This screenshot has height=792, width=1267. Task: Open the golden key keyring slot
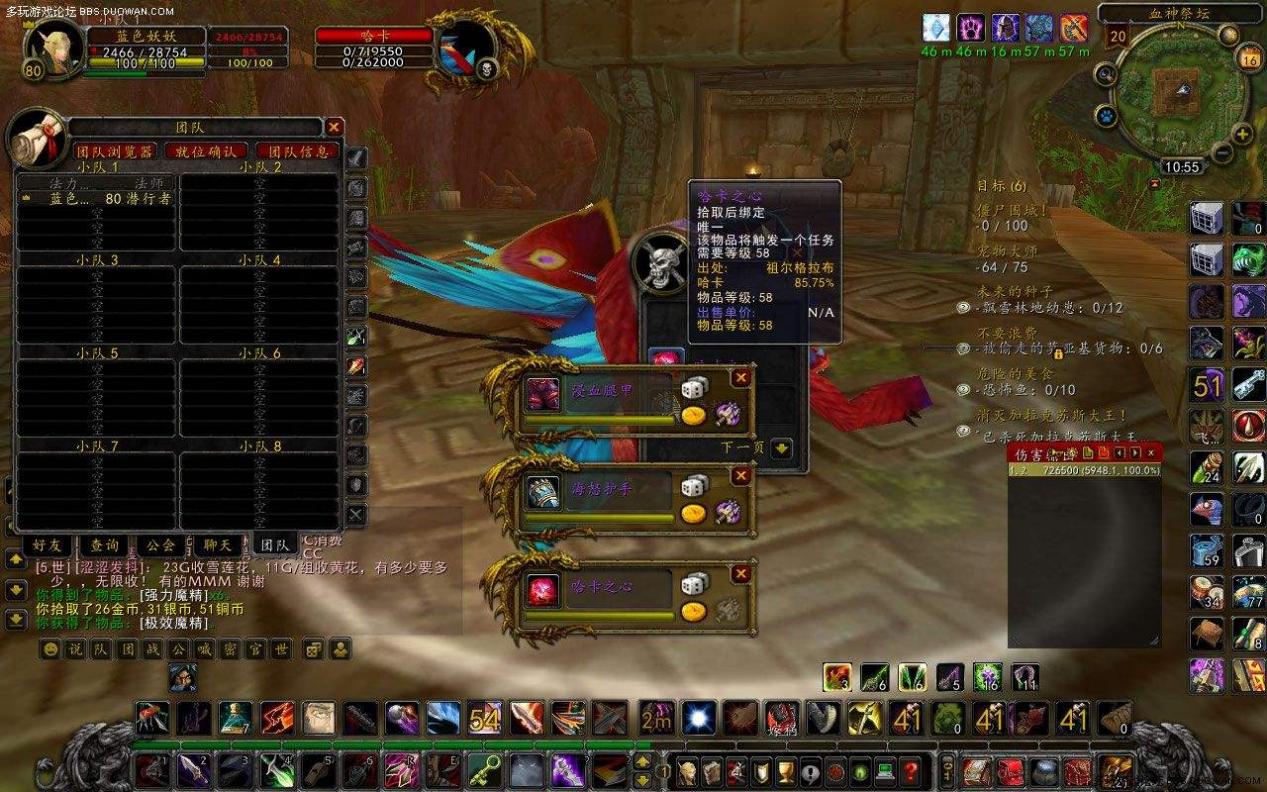click(948, 771)
